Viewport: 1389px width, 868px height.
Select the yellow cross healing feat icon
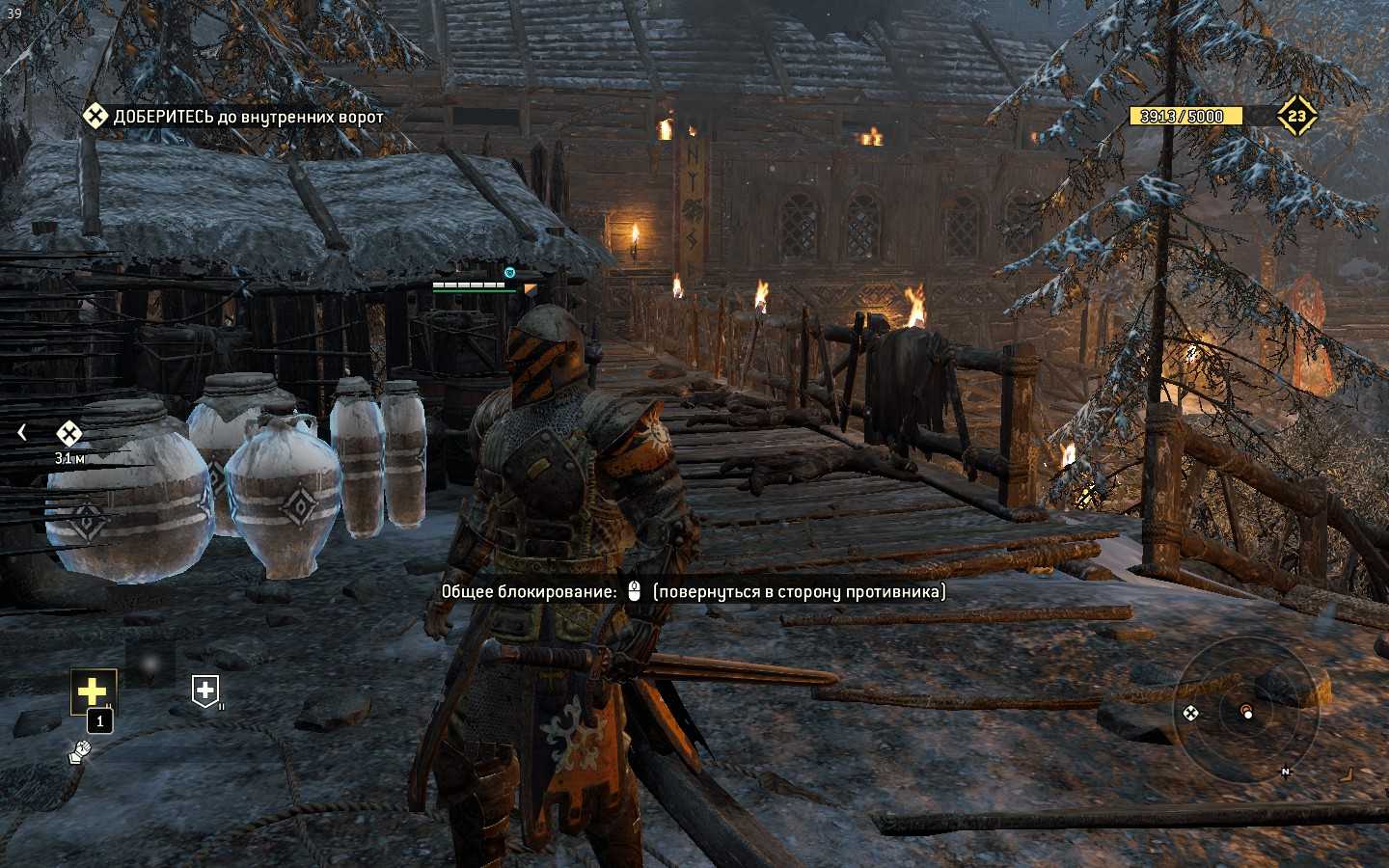(93, 691)
